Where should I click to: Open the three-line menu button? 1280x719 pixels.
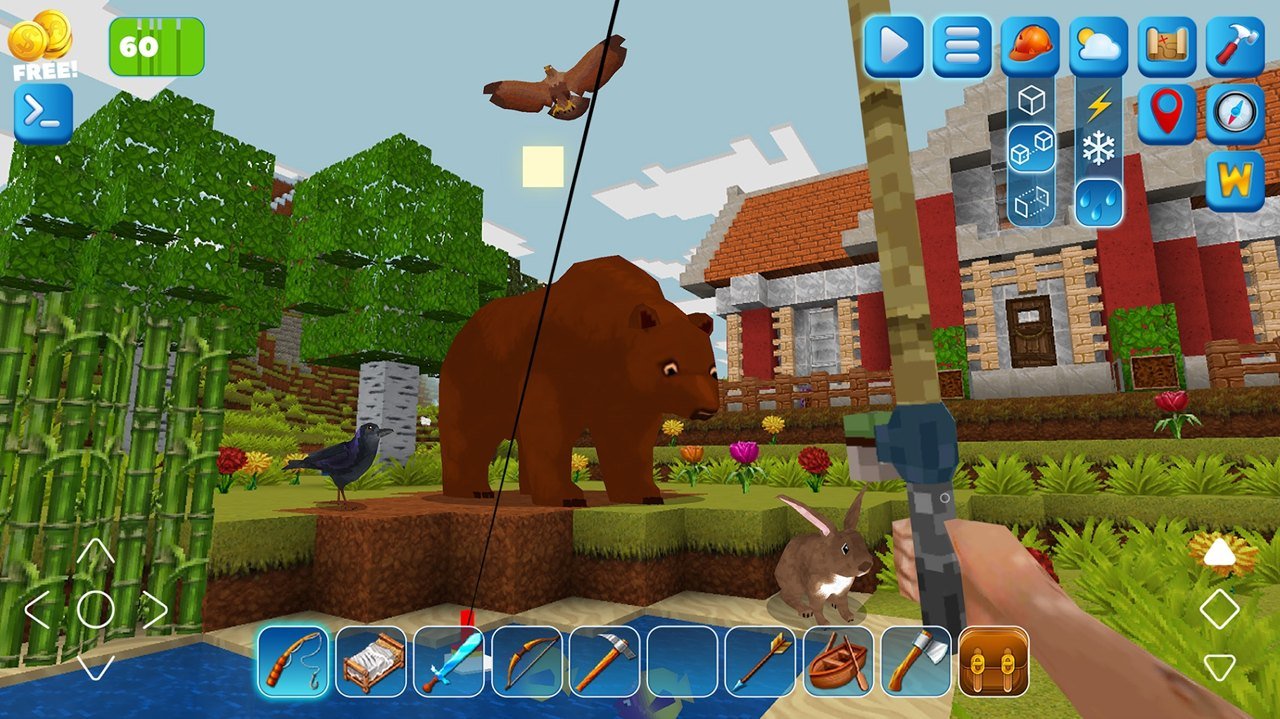coord(962,46)
